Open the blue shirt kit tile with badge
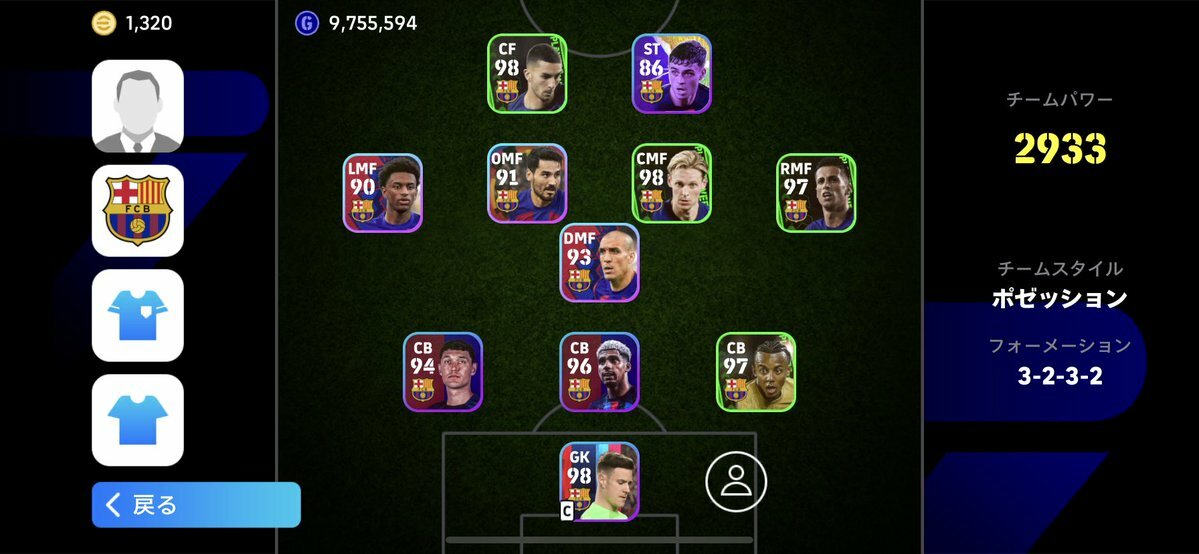The image size is (1199, 554). (x=138, y=315)
